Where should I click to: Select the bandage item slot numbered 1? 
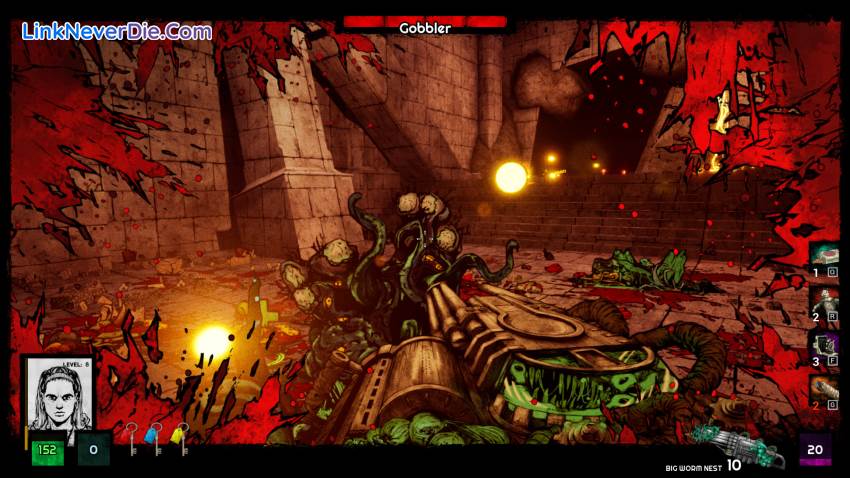pyautogui.click(x=824, y=255)
